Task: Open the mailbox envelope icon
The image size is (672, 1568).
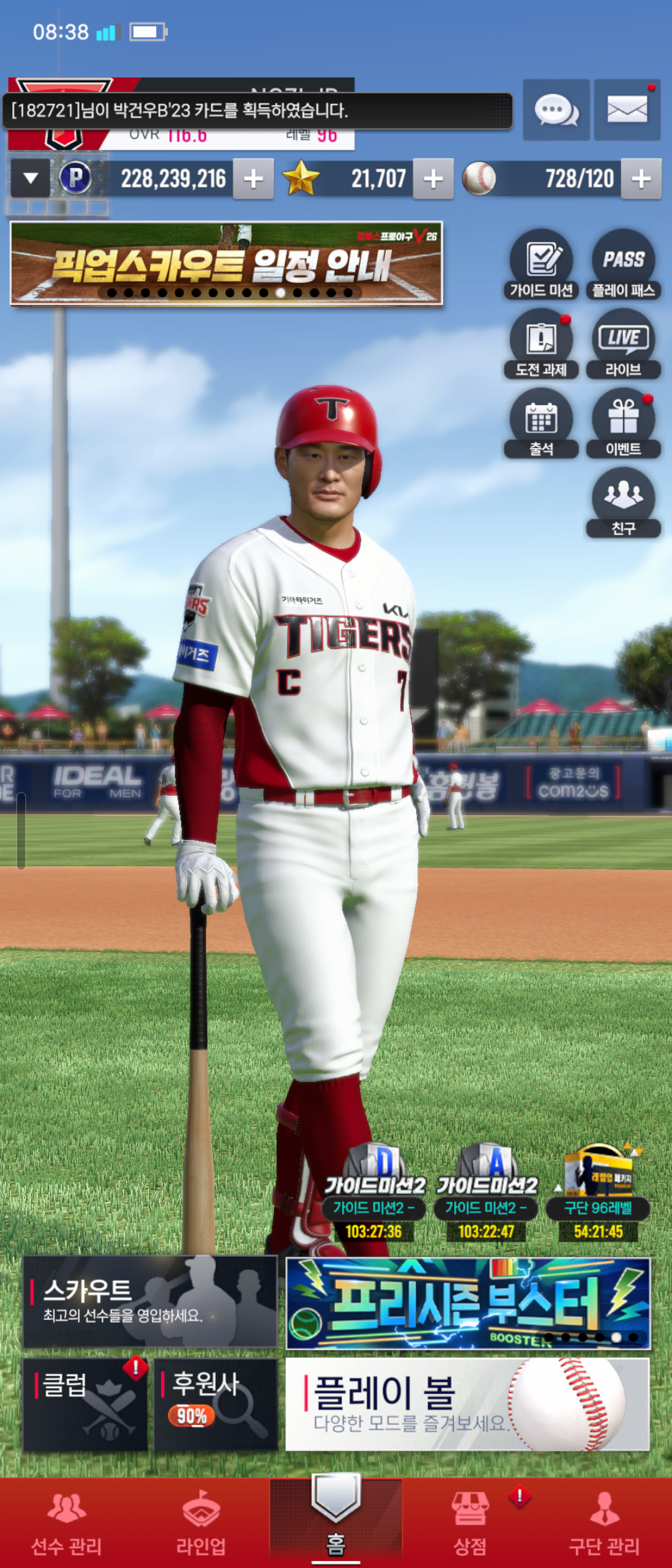Action: 627,110
